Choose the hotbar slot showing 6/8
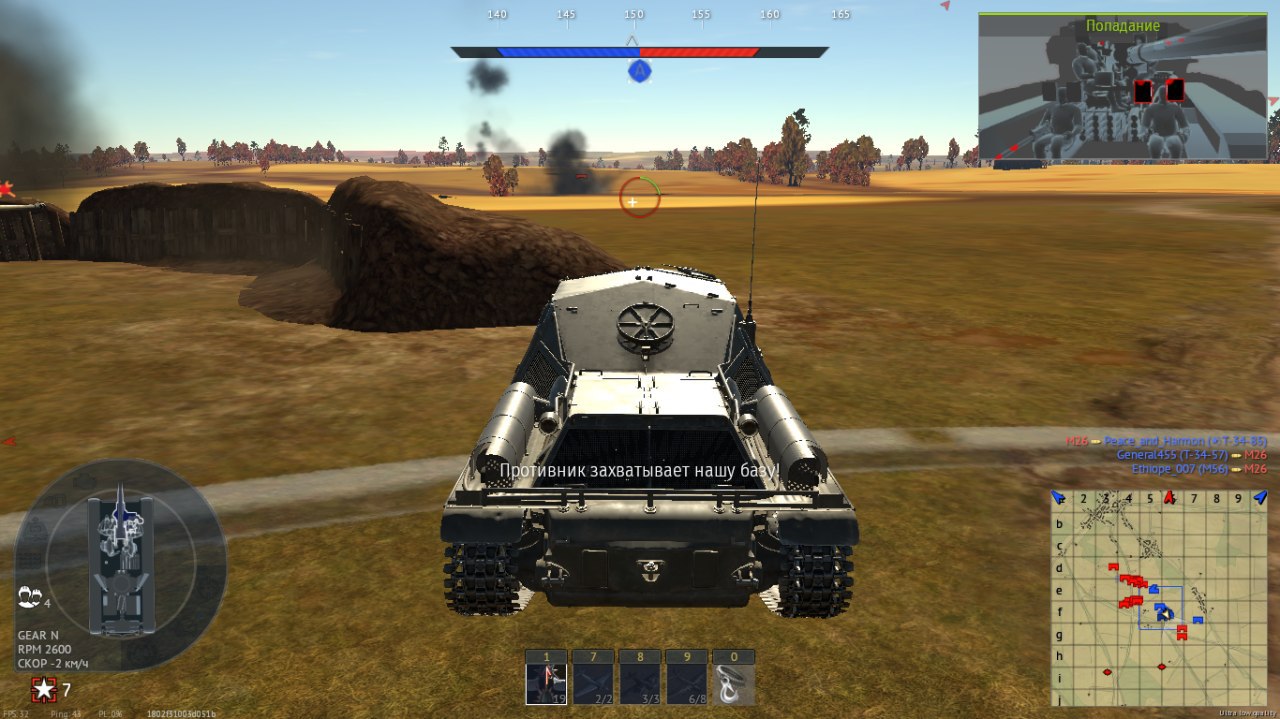 (686, 684)
